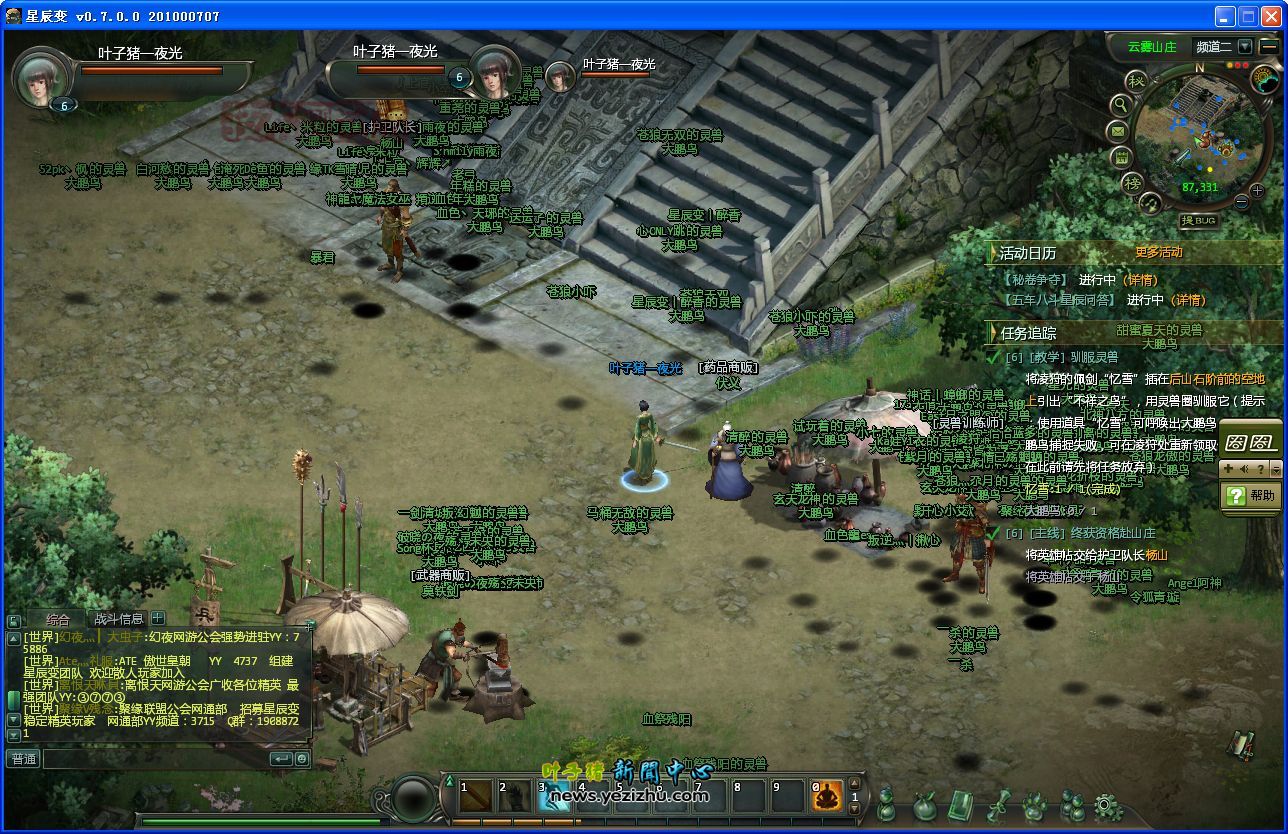Screen dimensions: 1288x834
Task: Open the gear settings icon
Action: [x=1107, y=805]
